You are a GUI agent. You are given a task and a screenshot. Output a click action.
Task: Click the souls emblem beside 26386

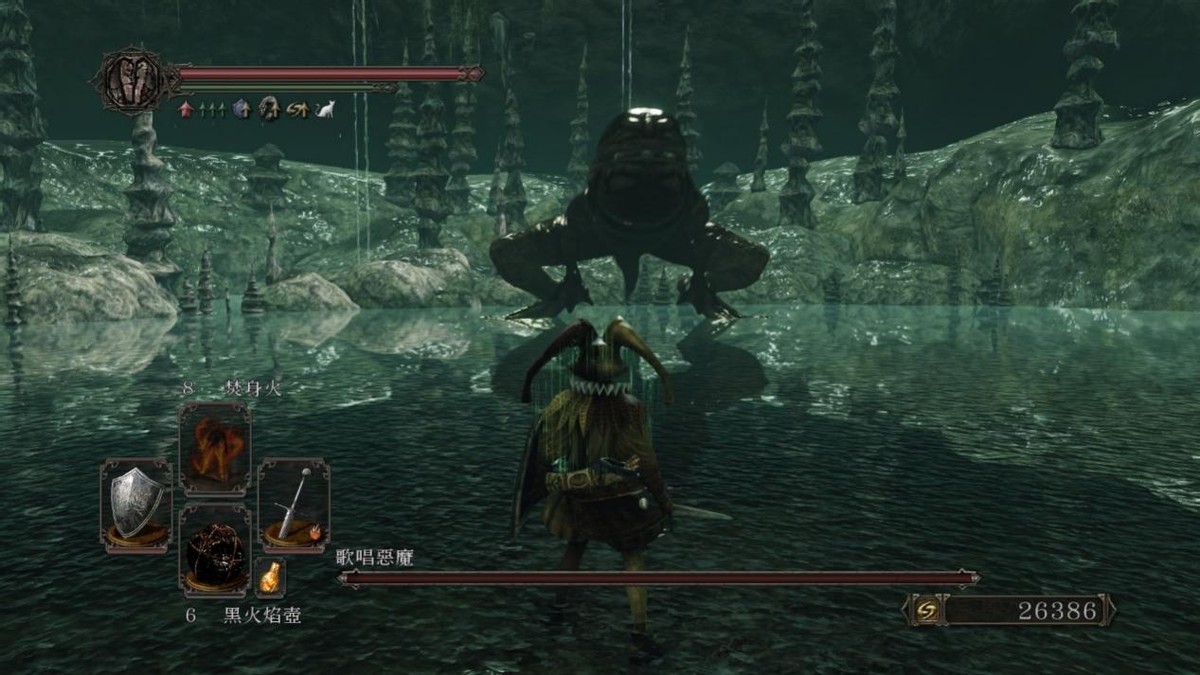(926, 610)
